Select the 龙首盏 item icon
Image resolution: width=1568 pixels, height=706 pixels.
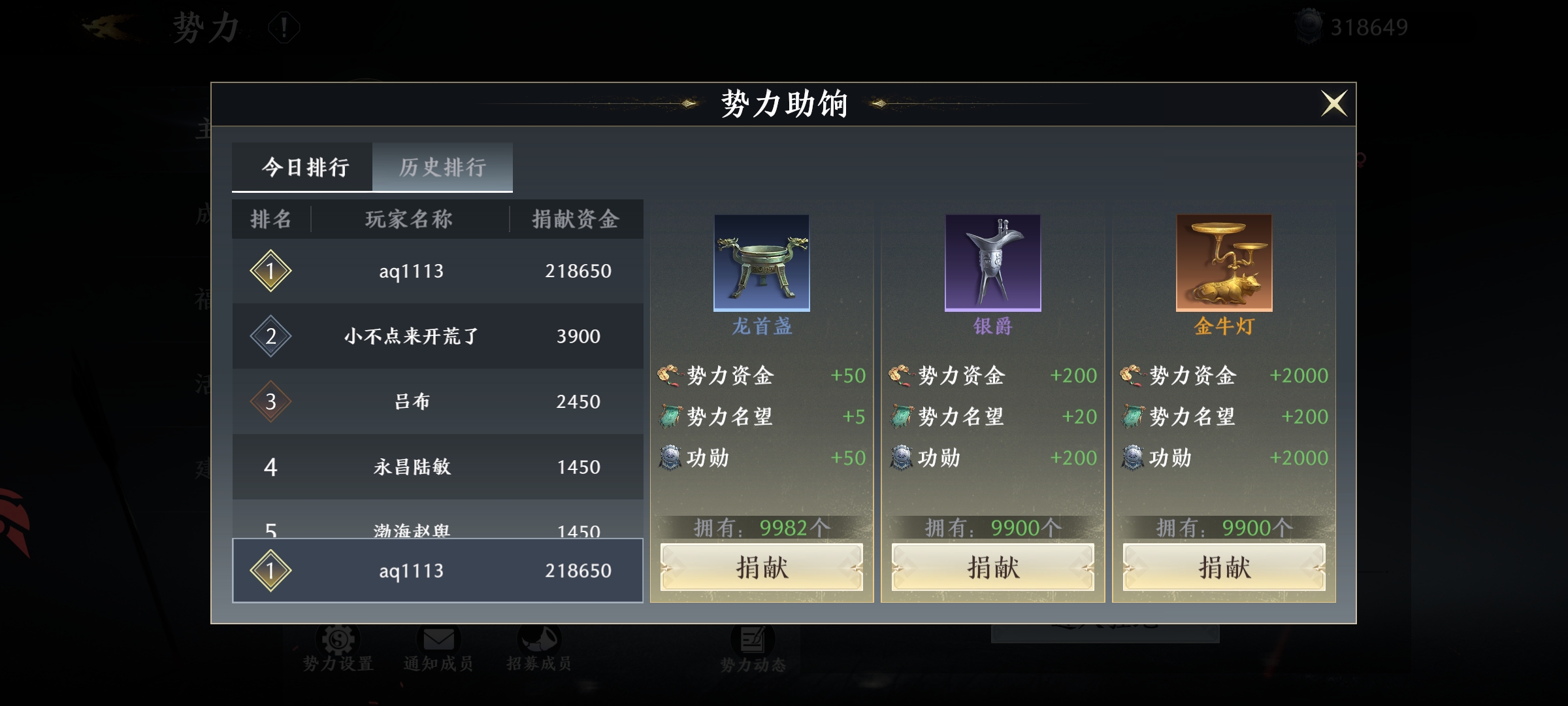coord(761,263)
